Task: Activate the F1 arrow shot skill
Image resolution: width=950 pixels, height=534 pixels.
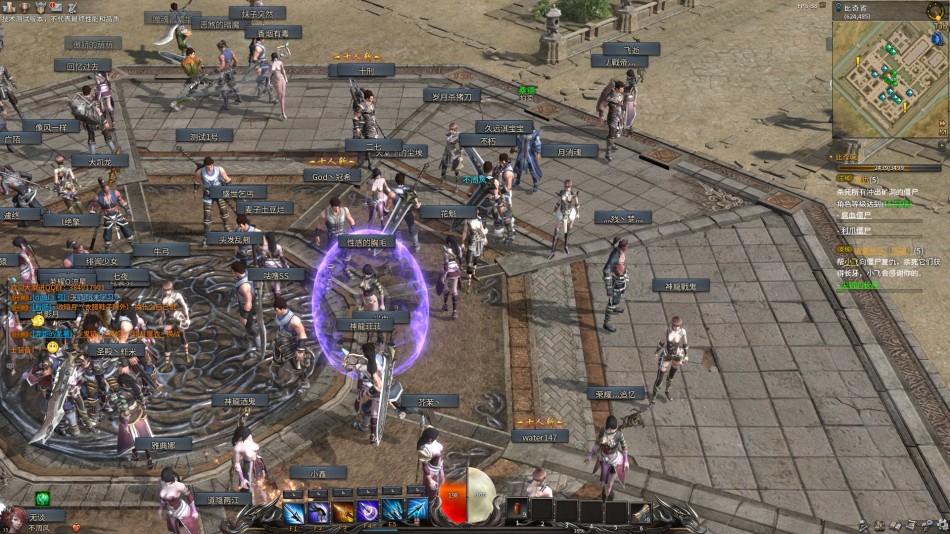Action: (294, 512)
